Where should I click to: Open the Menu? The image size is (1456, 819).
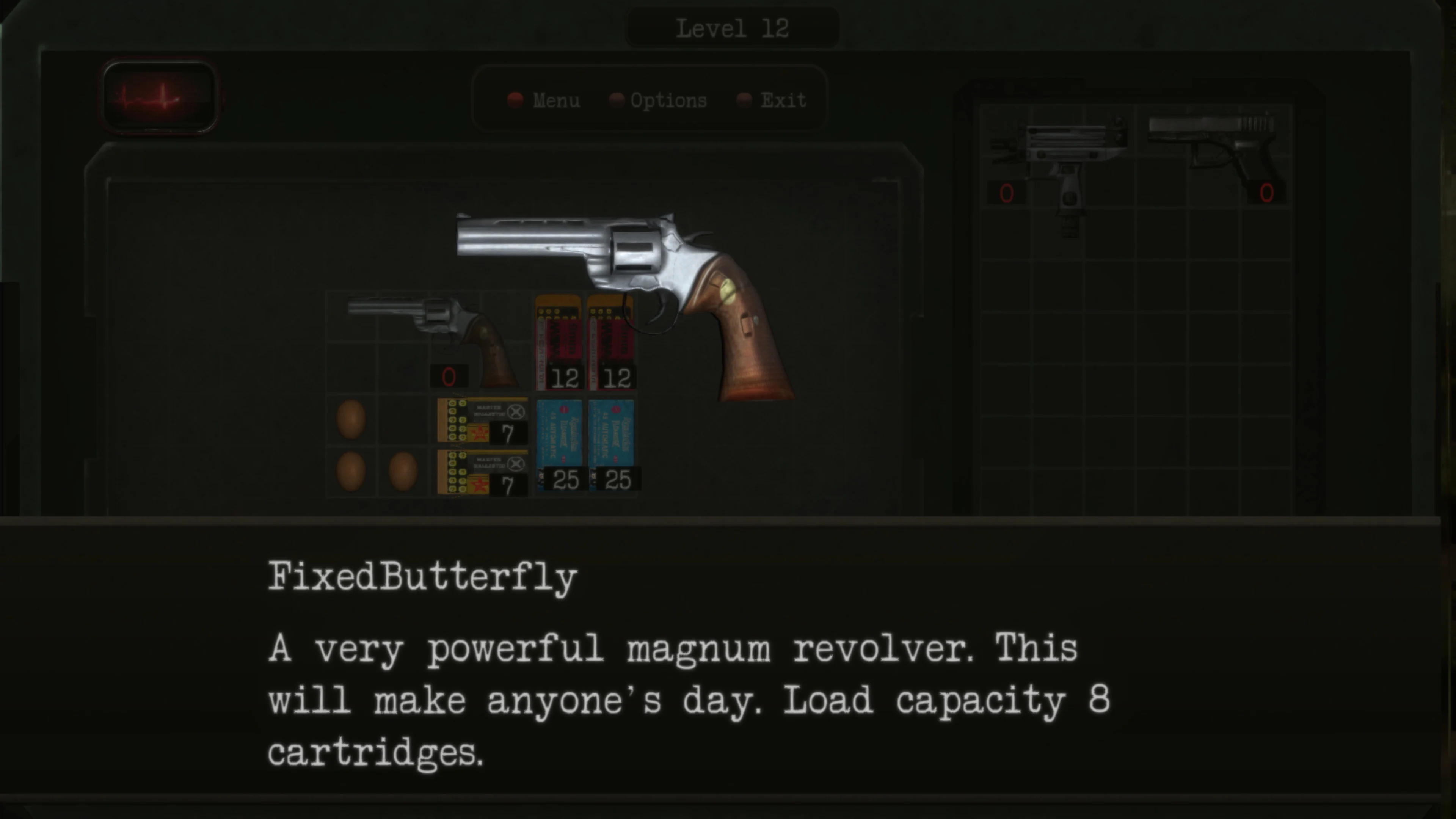tap(557, 100)
